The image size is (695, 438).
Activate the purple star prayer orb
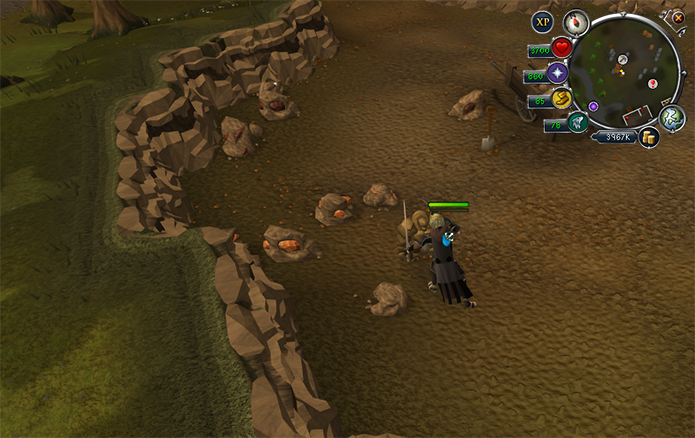tap(558, 74)
